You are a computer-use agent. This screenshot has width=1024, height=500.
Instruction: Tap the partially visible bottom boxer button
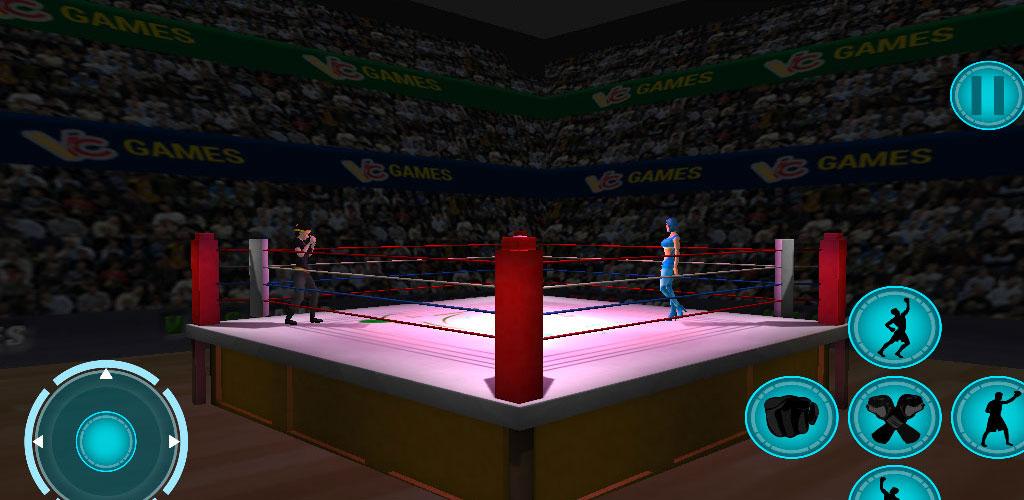click(893, 484)
